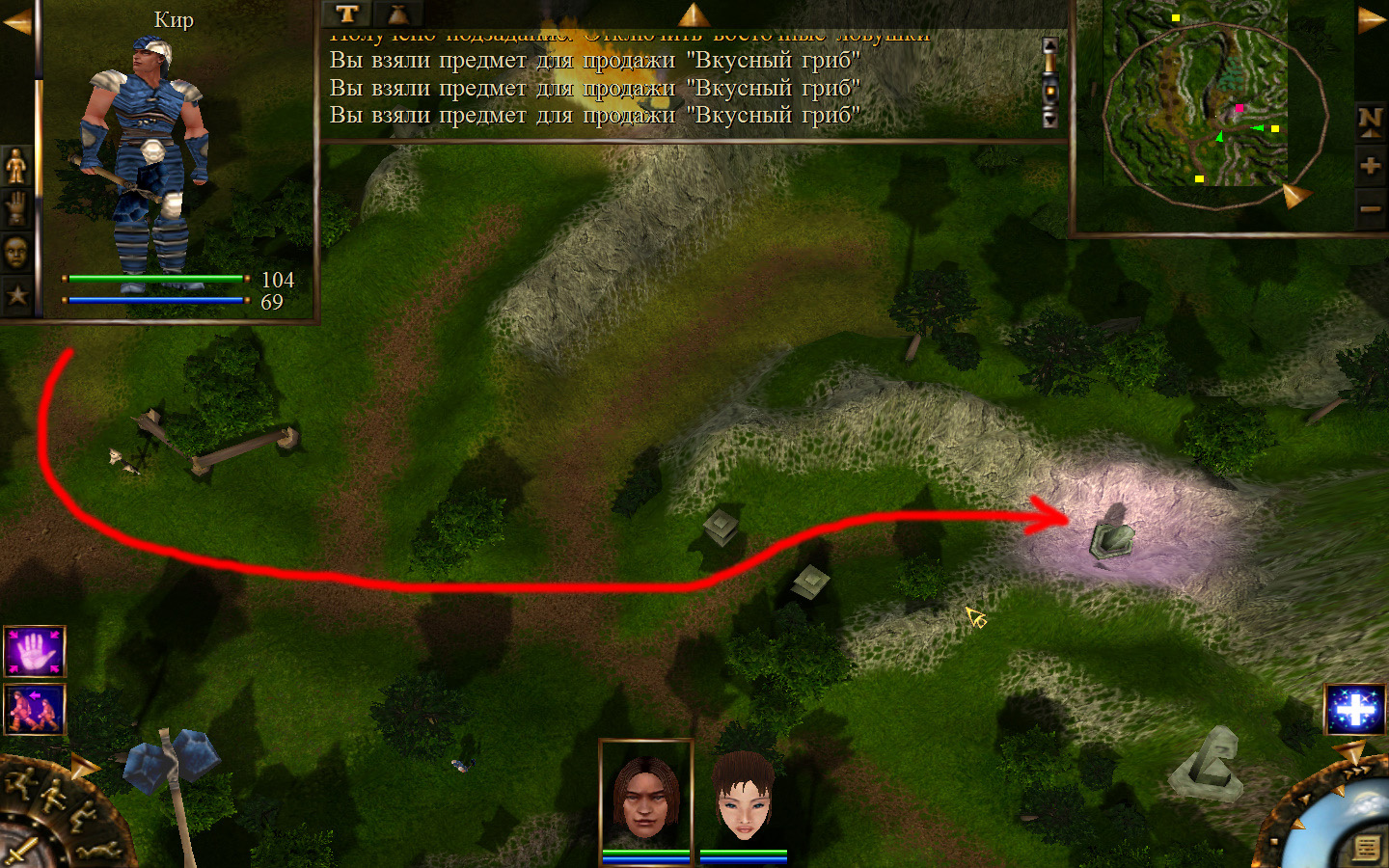Select the female party member portrait
This screenshot has width=1389, height=868.
coord(744,797)
